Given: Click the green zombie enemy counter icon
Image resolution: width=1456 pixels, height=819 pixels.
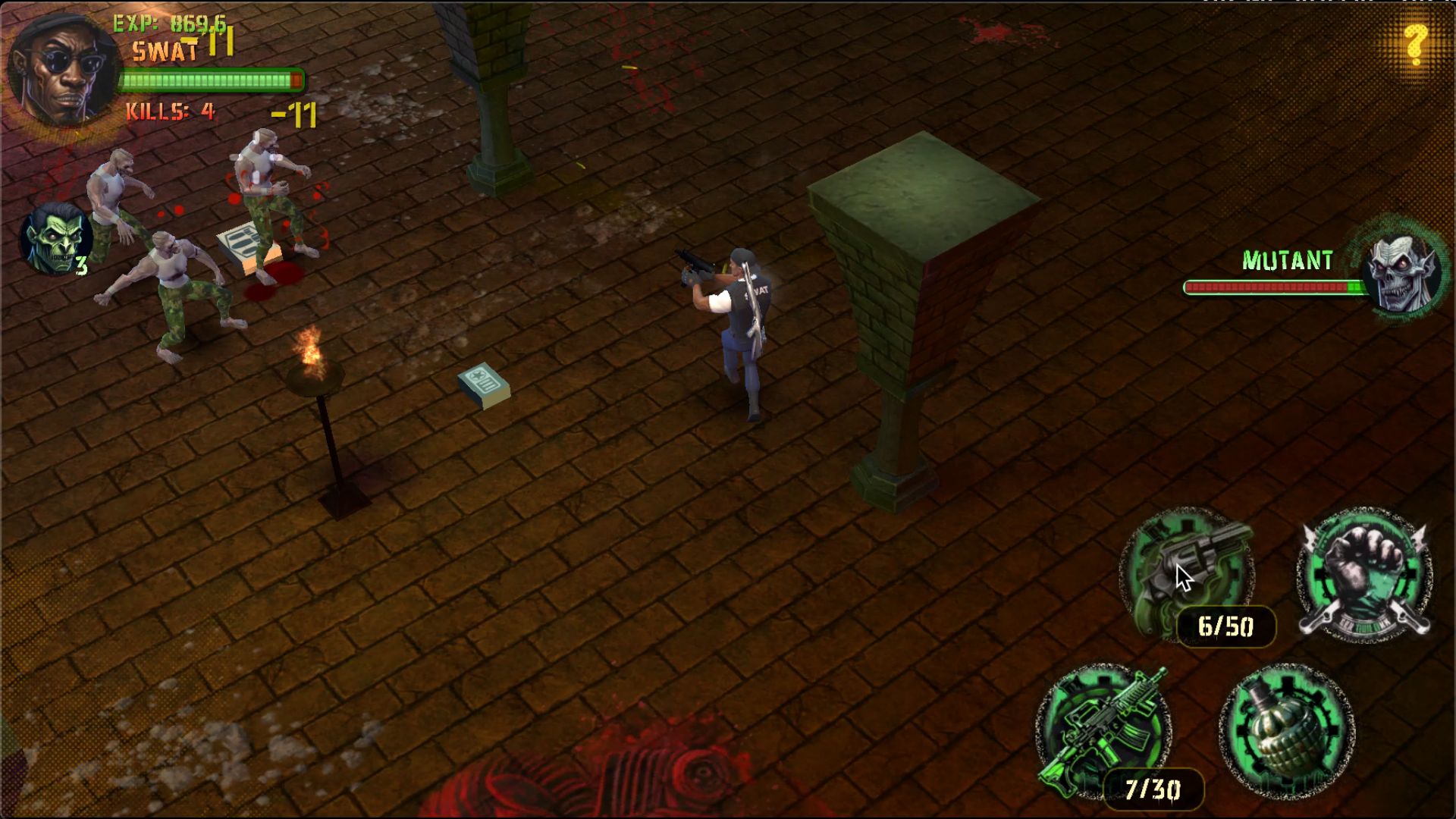Looking at the screenshot, I should [55, 239].
